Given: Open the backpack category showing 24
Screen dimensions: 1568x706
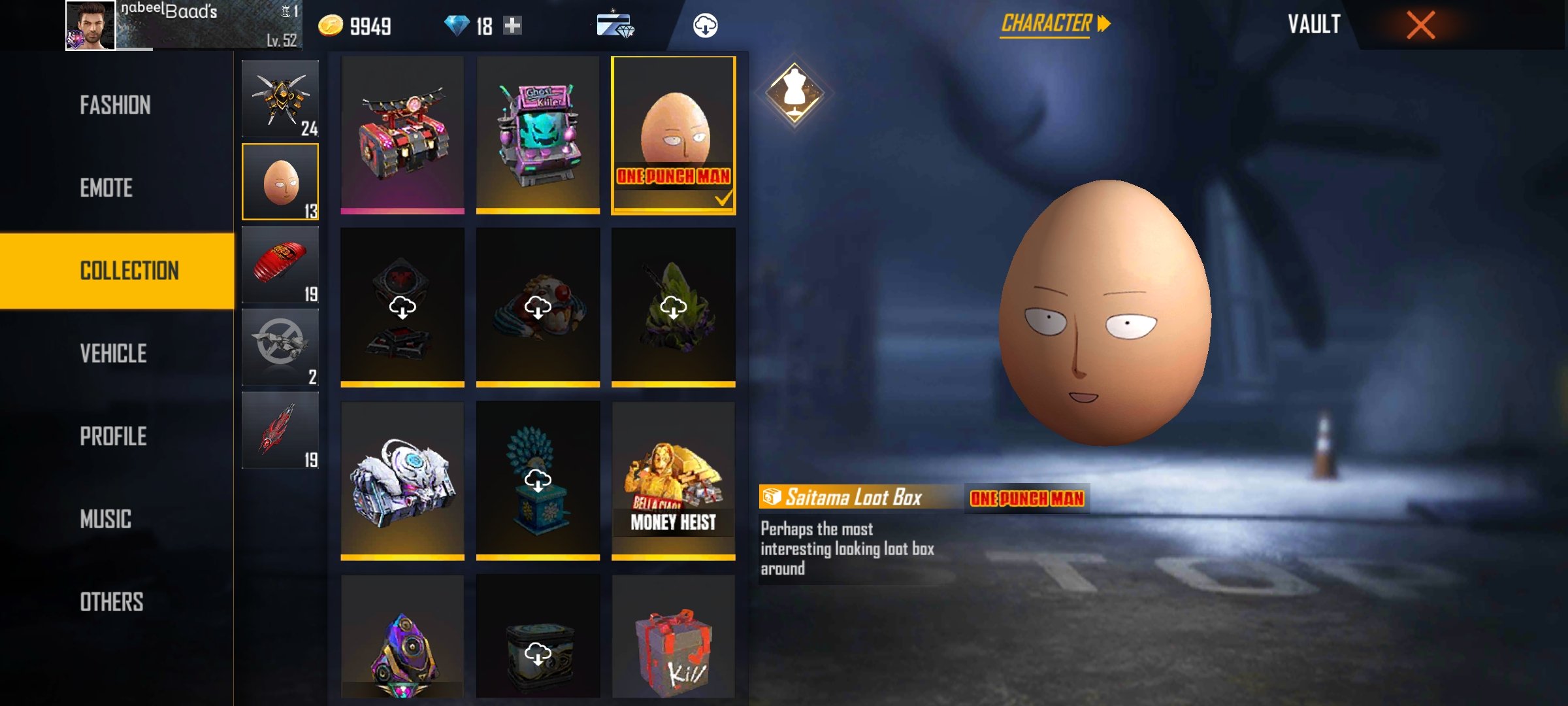Looking at the screenshot, I should [x=280, y=99].
